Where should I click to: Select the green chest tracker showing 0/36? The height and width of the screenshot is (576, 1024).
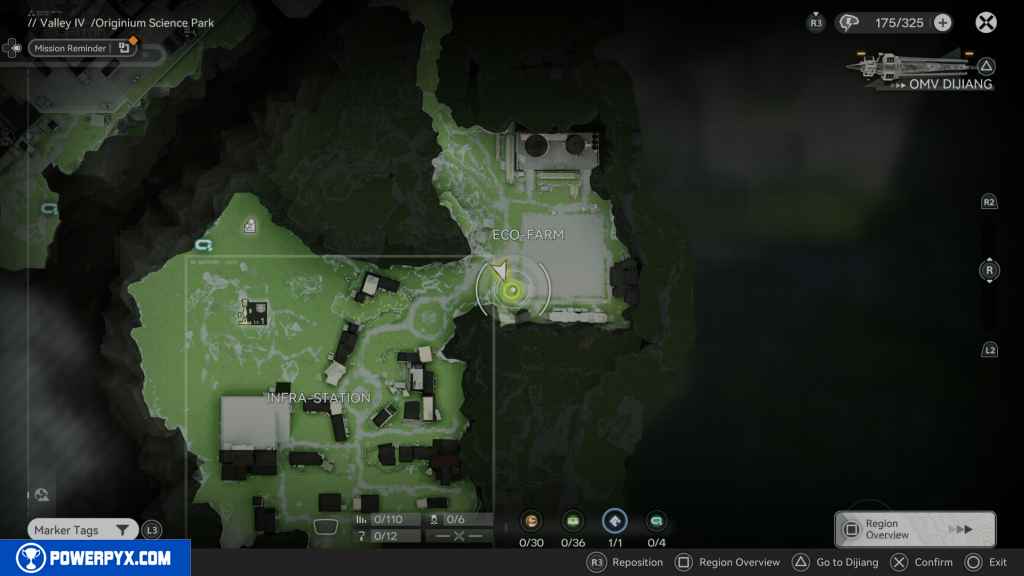tap(573, 521)
